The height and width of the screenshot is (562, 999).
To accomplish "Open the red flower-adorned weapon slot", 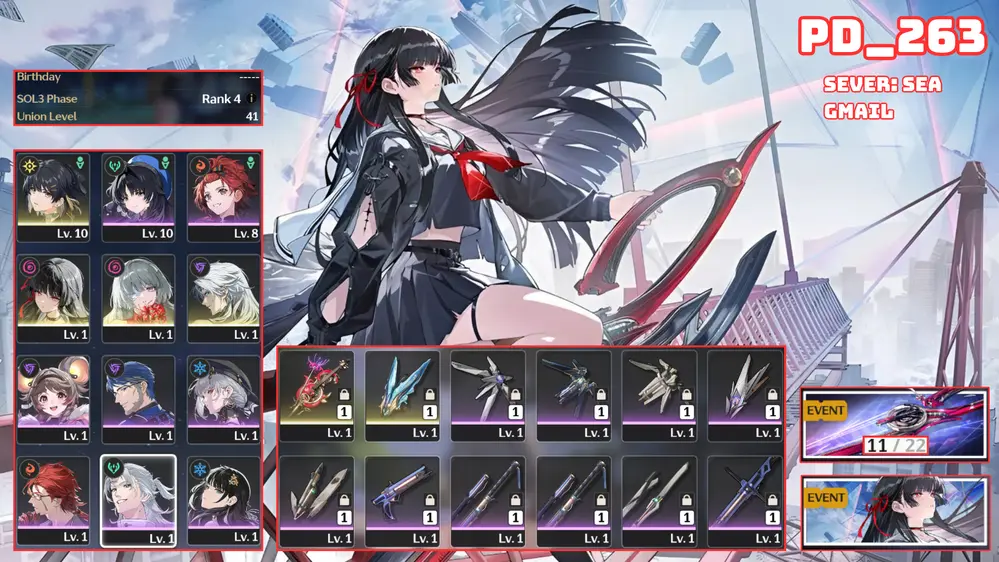I will tap(316, 395).
